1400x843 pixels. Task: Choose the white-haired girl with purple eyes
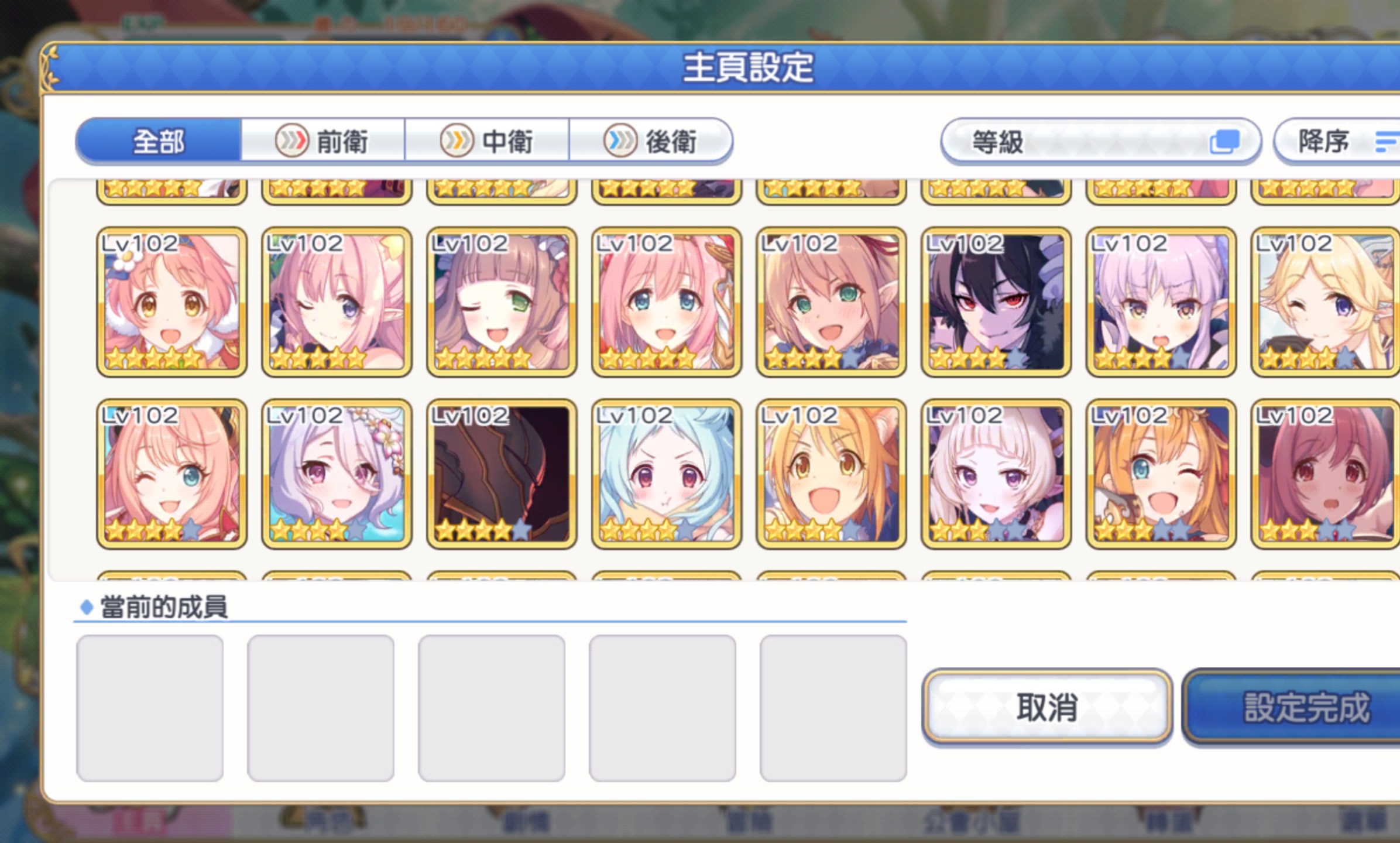[x=996, y=474]
